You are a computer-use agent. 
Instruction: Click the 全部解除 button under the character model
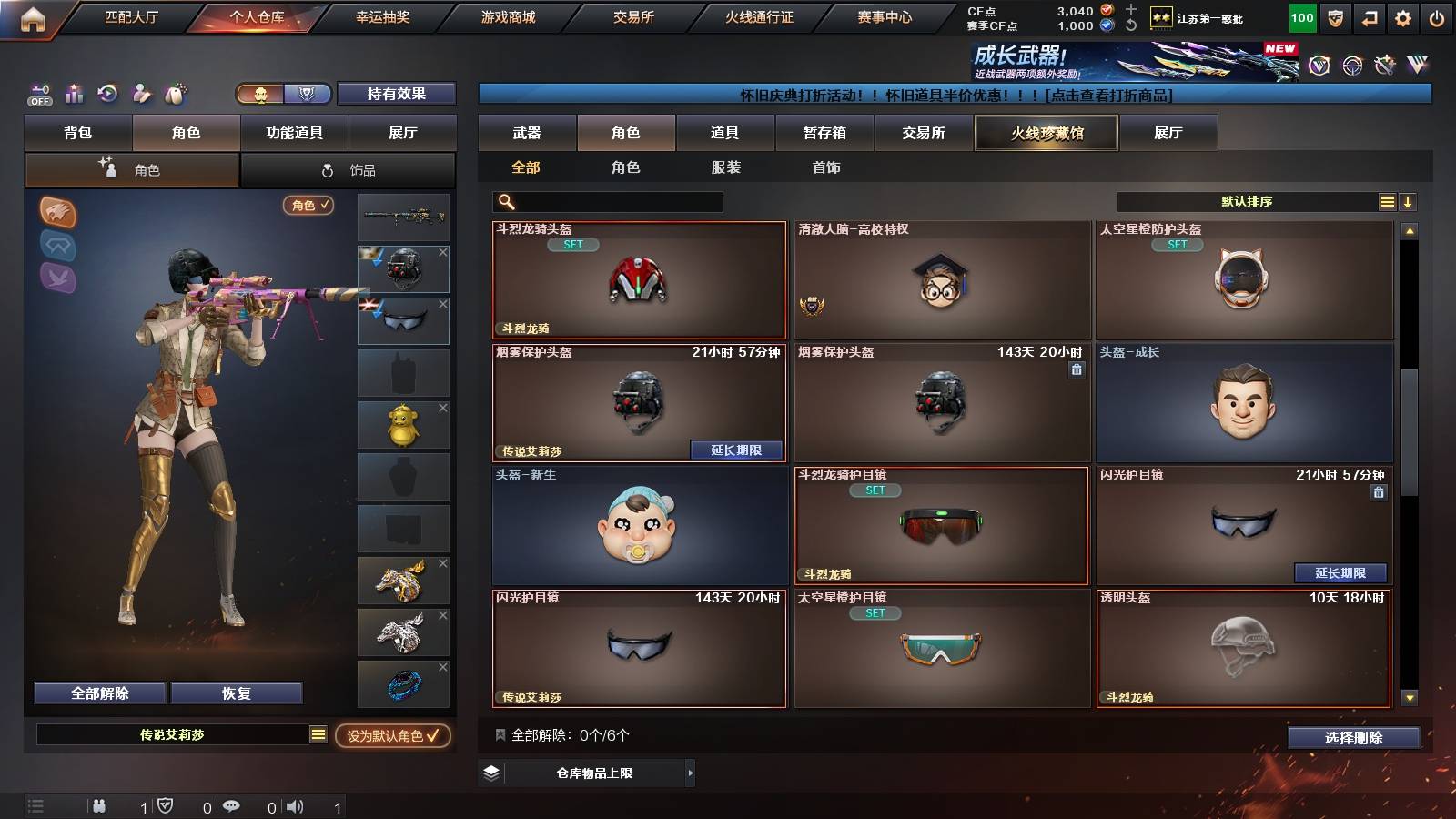coord(98,693)
